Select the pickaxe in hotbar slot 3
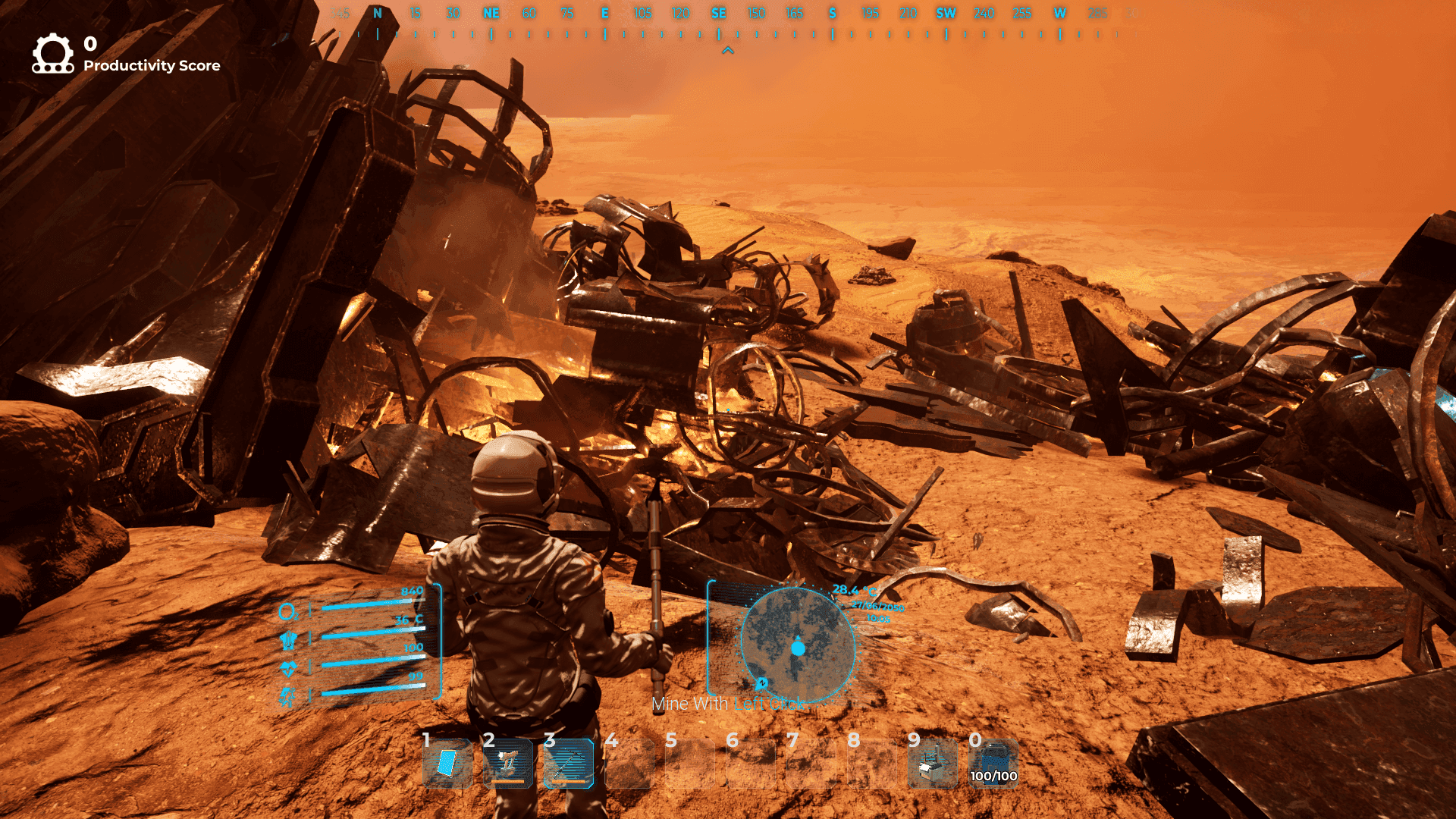 (x=569, y=763)
